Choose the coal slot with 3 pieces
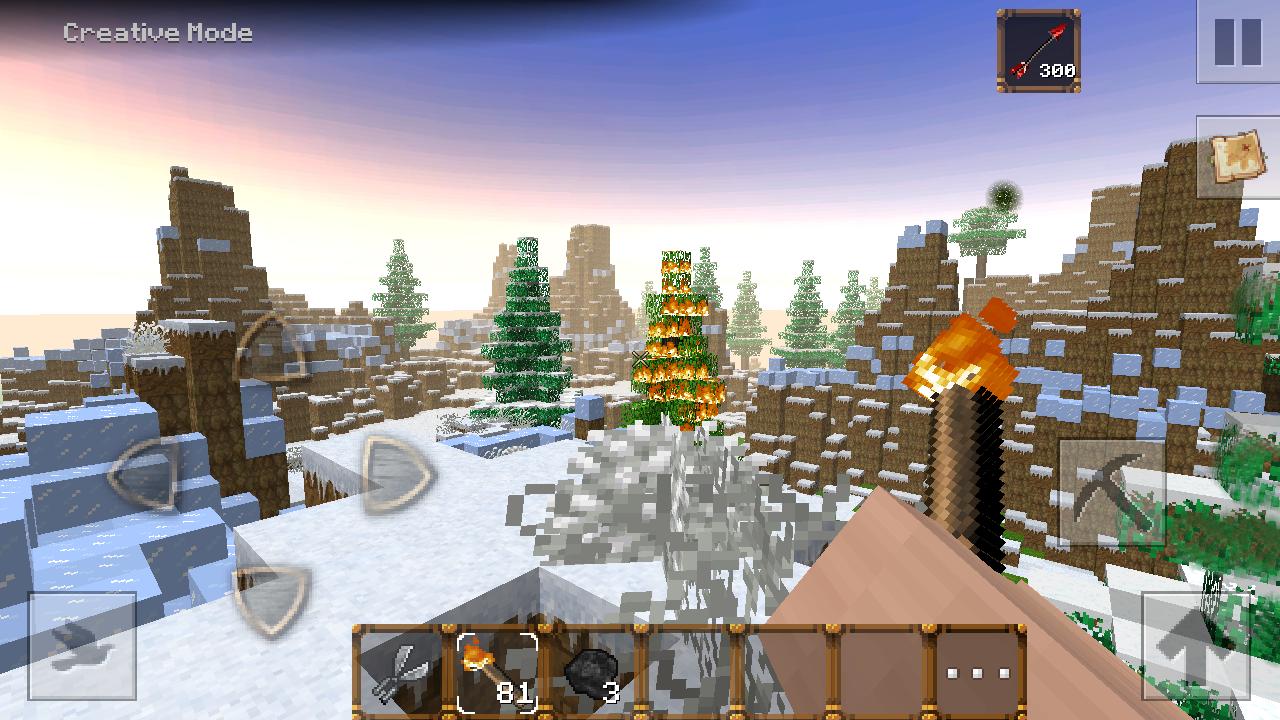1280x720 pixels. tap(594, 673)
